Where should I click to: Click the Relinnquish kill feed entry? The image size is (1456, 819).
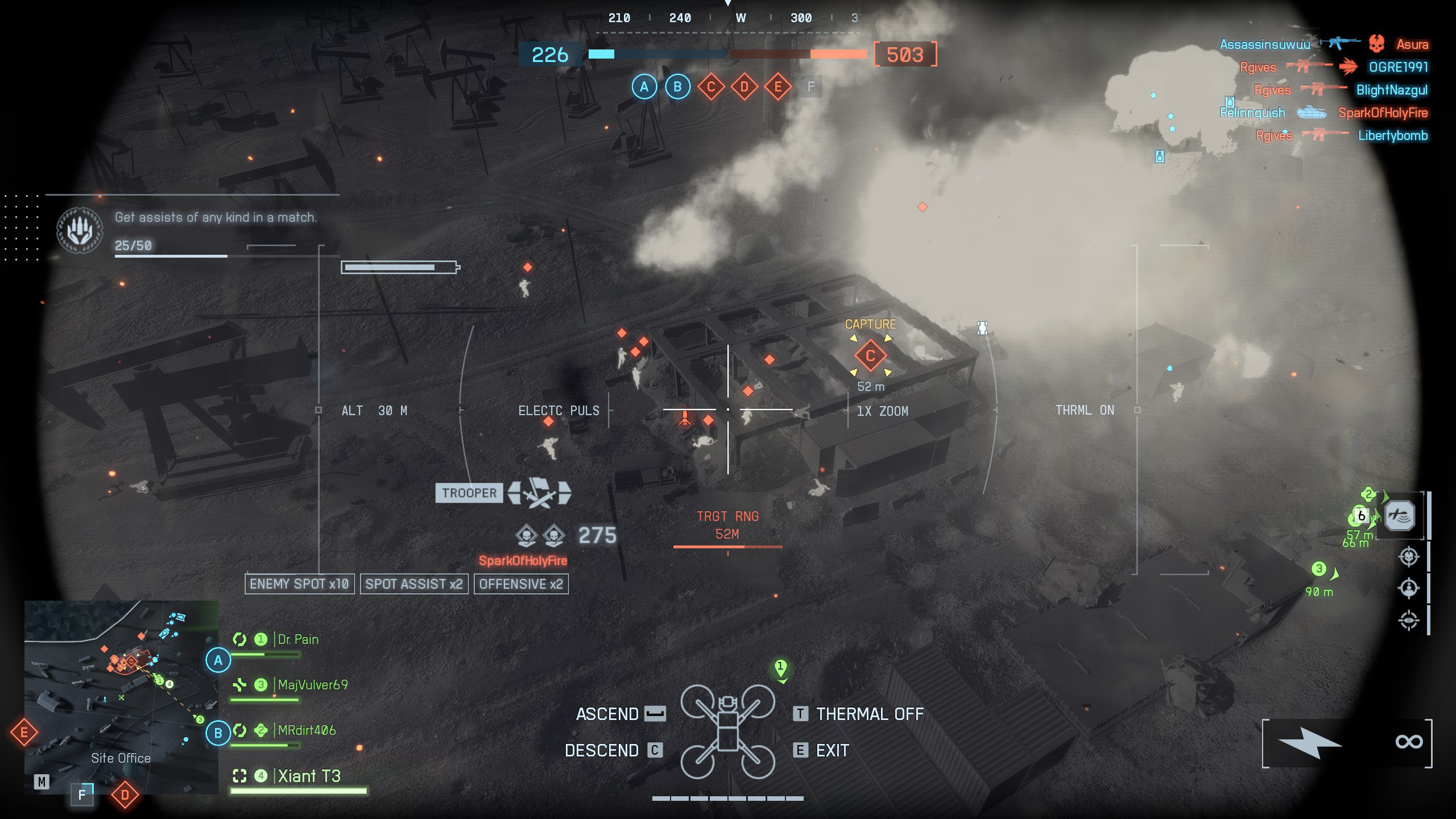pos(1252,113)
